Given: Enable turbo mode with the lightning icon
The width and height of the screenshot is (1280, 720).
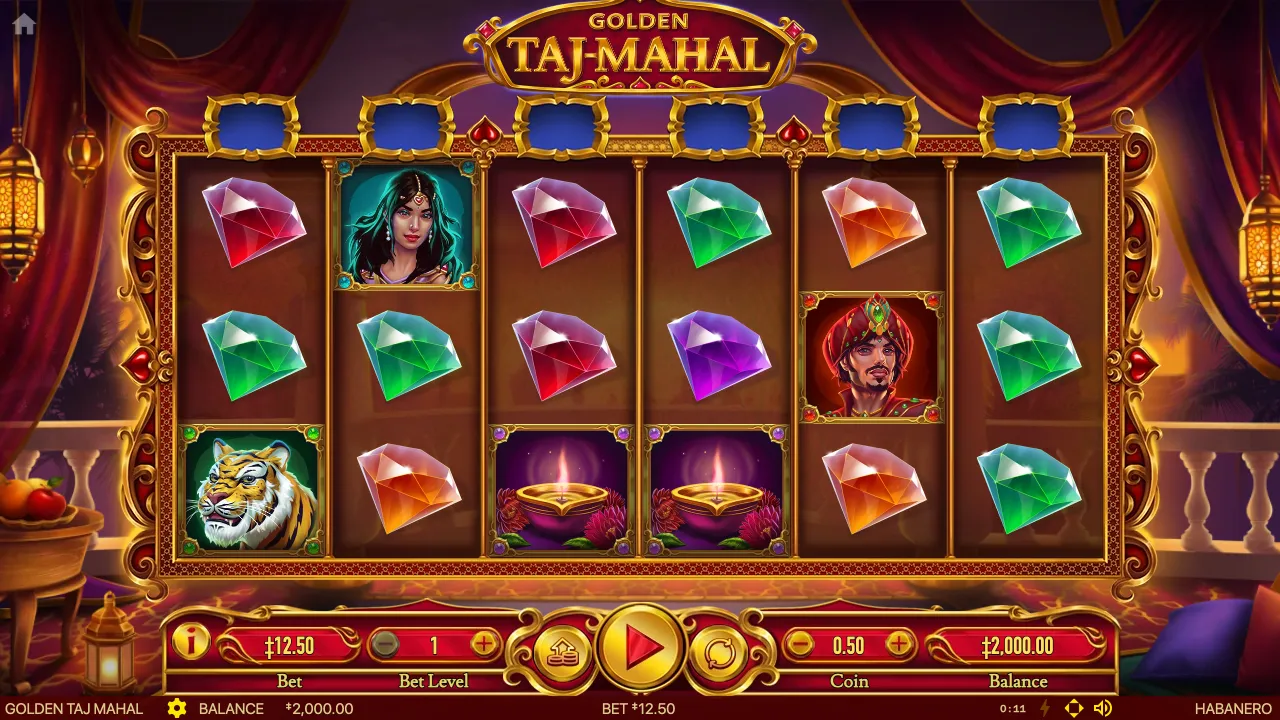Looking at the screenshot, I should tap(1044, 708).
